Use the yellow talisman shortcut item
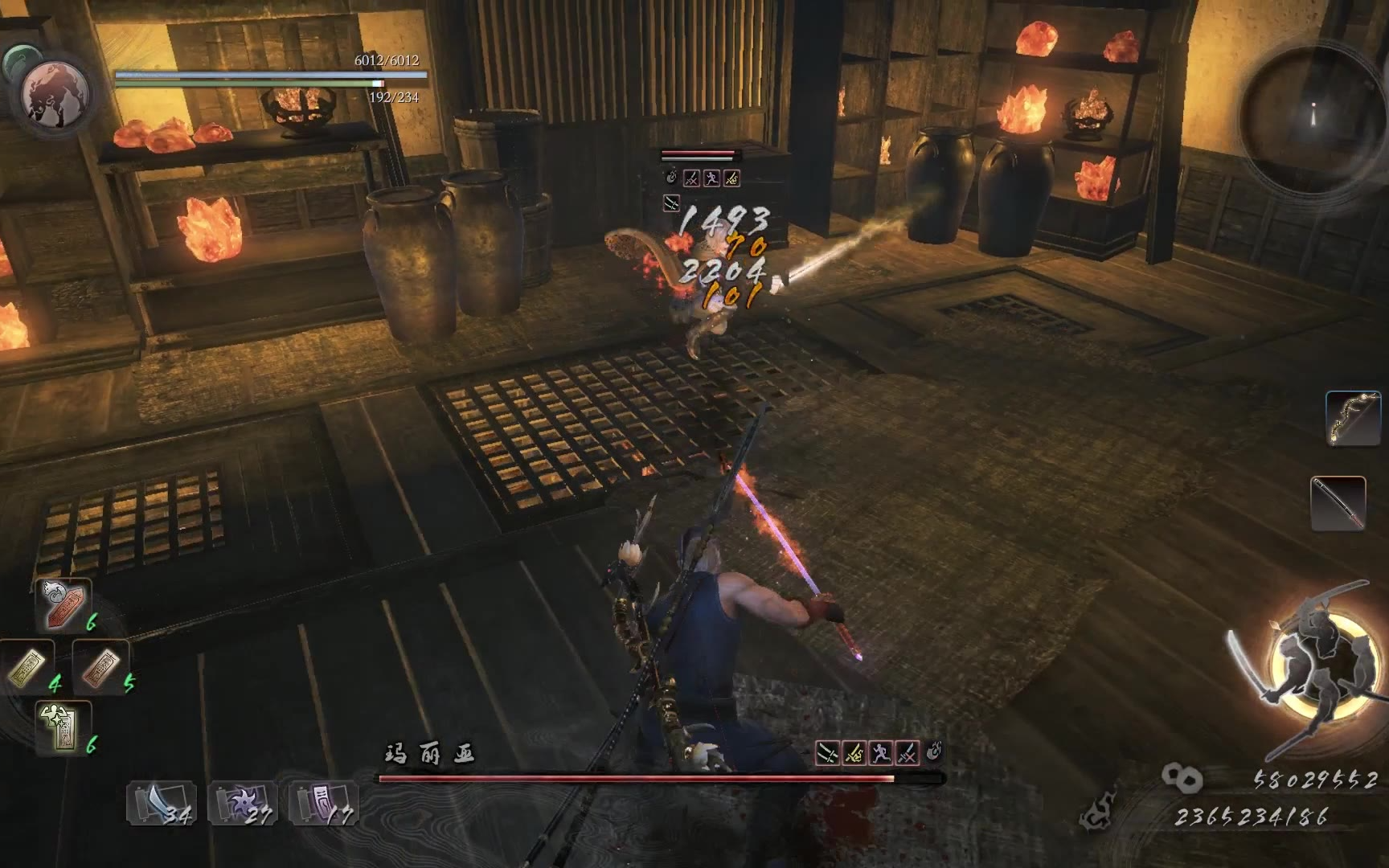The height and width of the screenshot is (868, 1389). [x=28, y=667]
